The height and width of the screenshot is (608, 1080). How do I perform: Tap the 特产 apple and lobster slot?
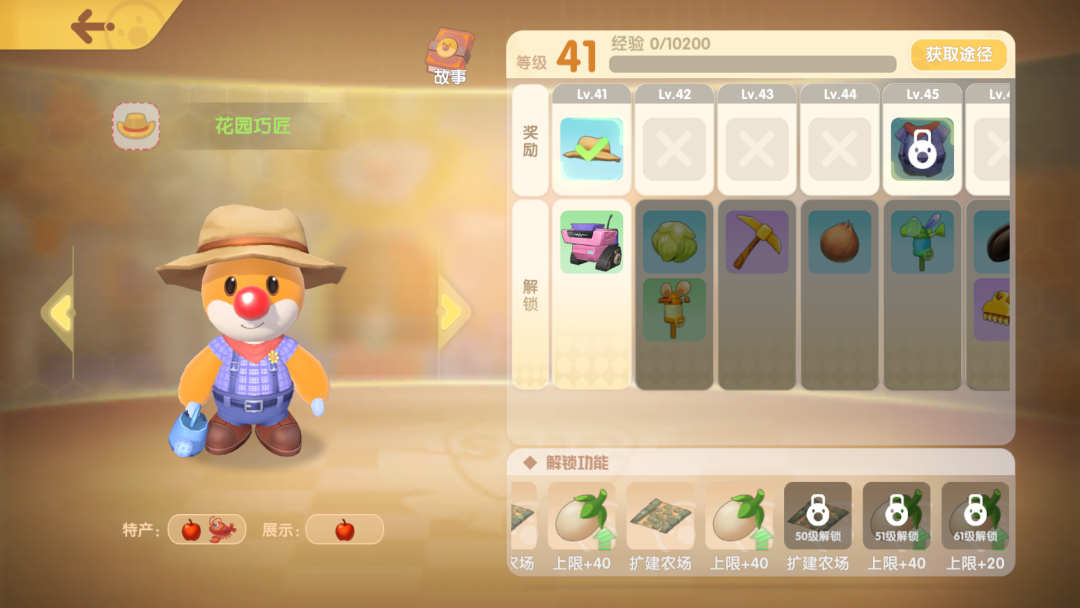click(x=206, y=529)
